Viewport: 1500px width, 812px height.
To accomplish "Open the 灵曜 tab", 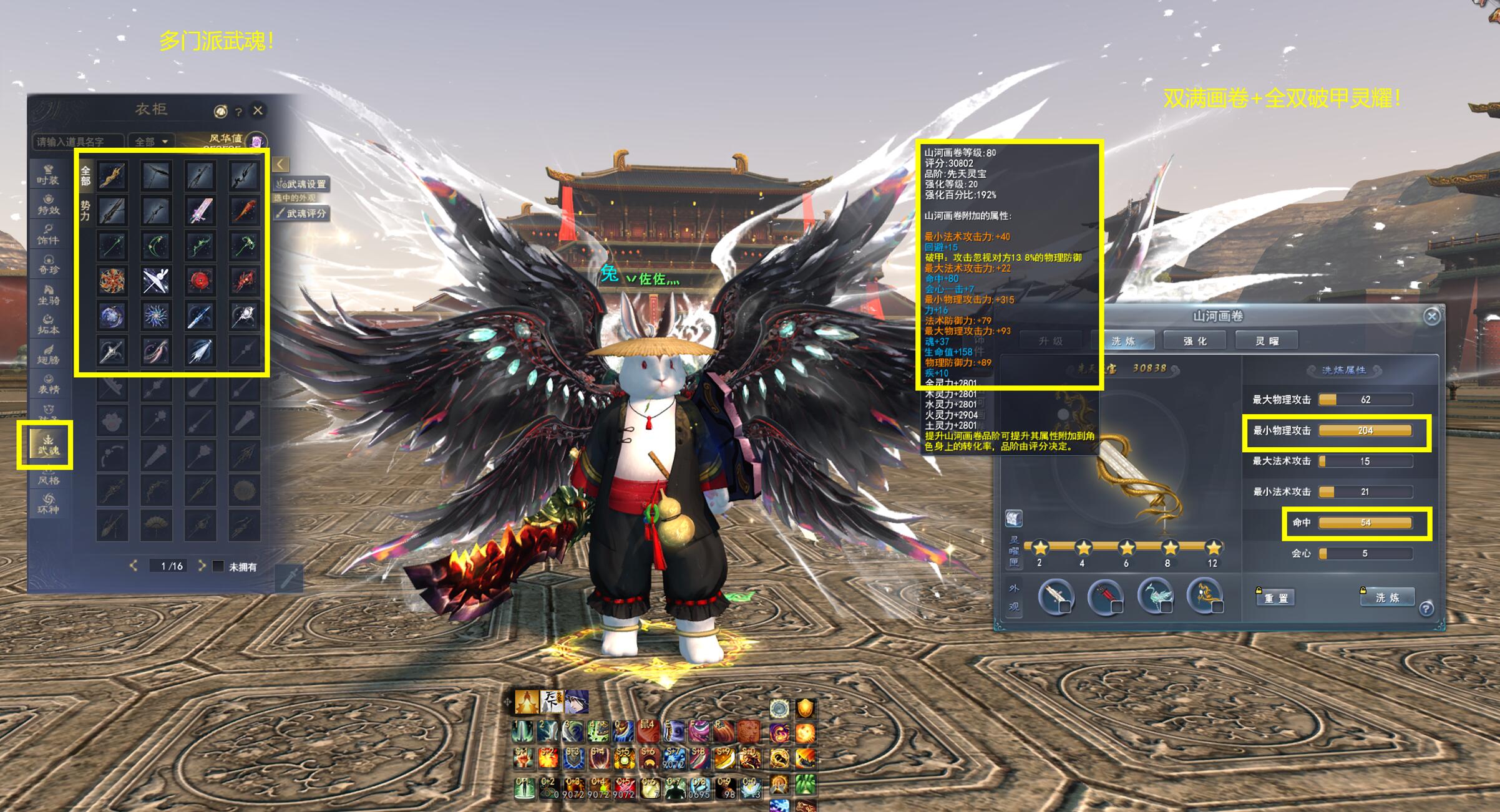I will (x=1267, y=341).
